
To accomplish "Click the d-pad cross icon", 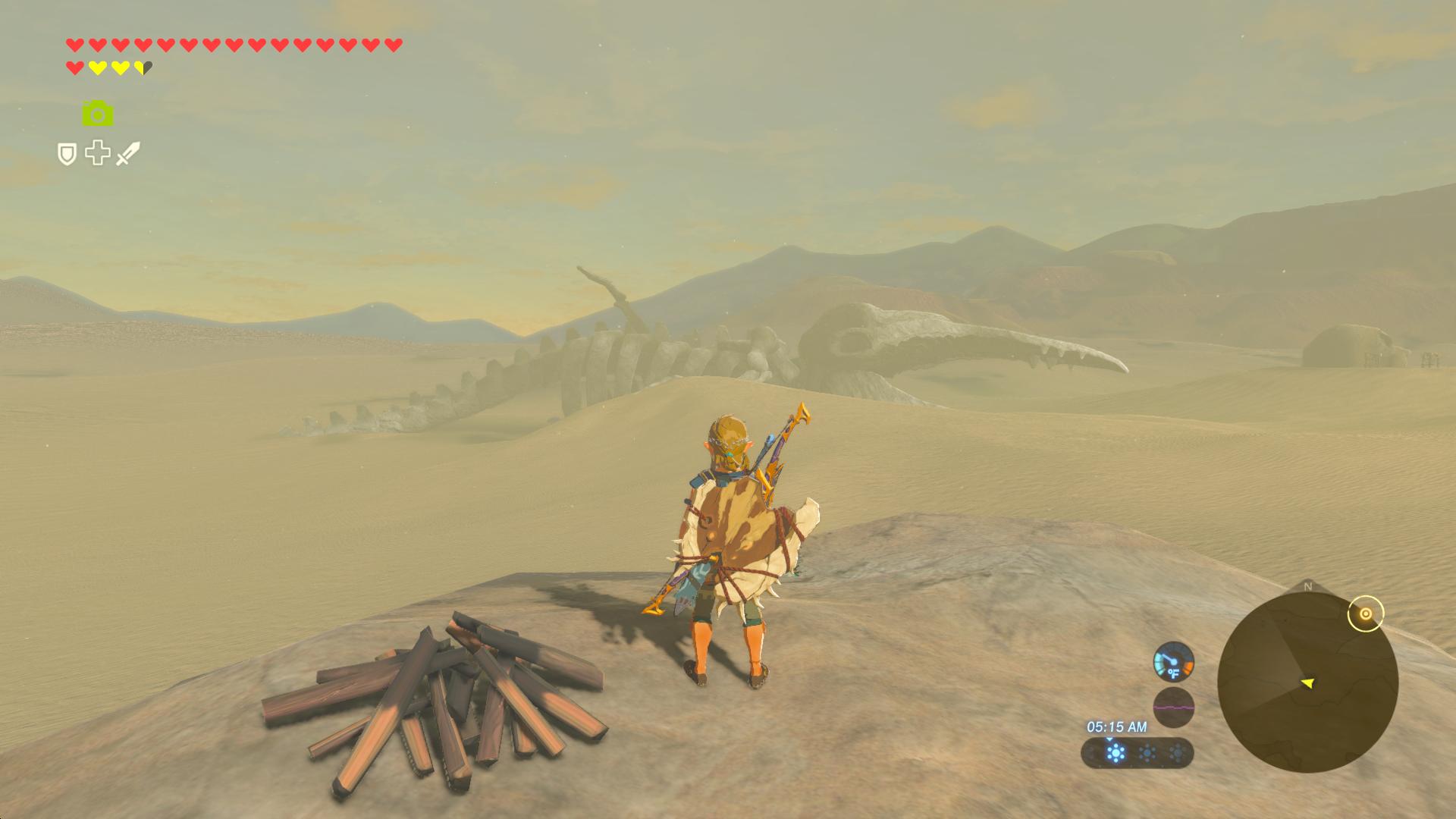I will [98, 153].
